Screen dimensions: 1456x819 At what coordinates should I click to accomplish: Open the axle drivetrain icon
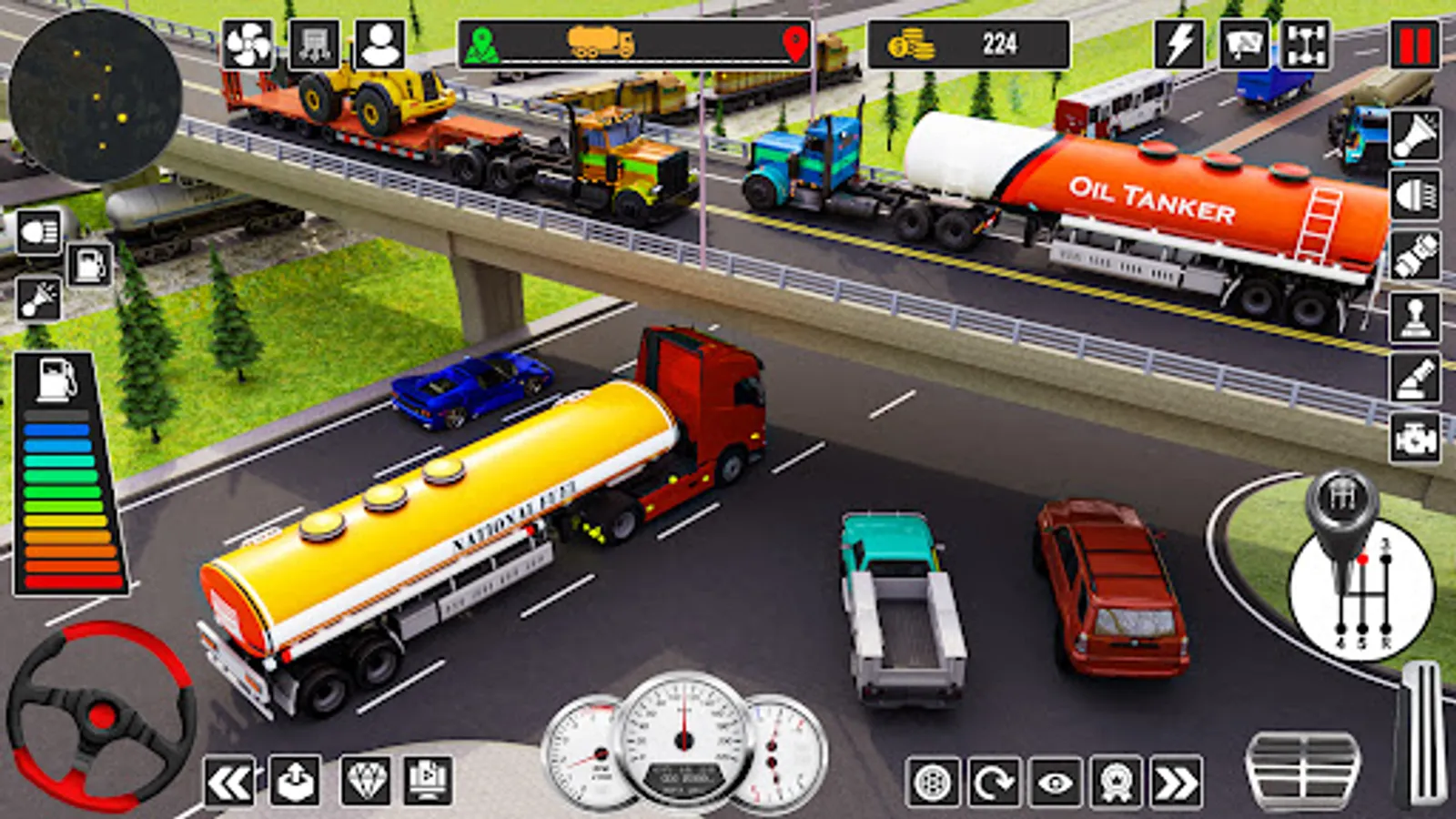[1307, 45]
